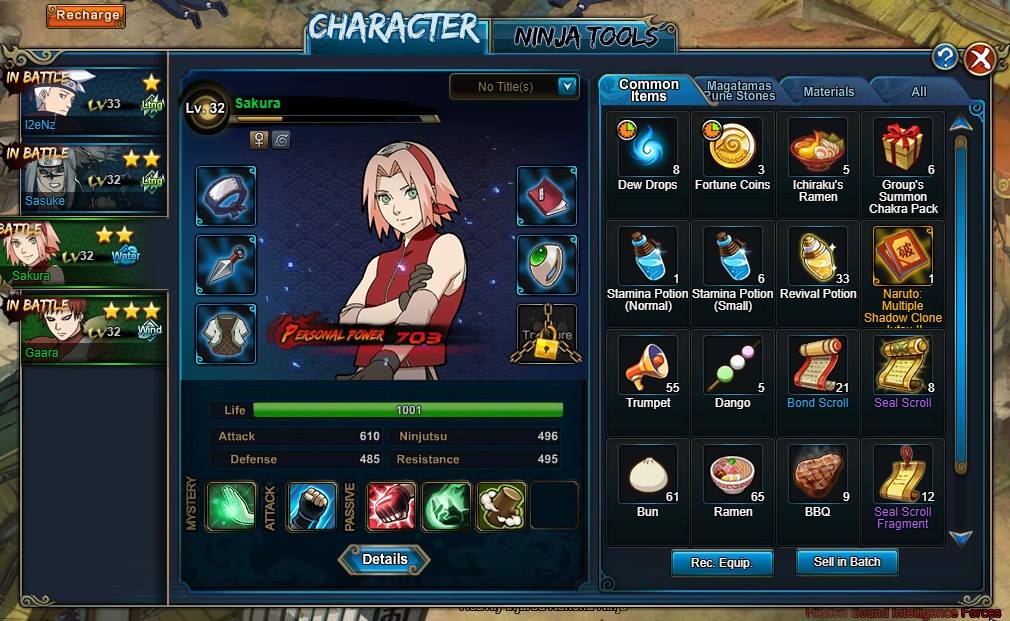This screenshot has width=1010, height=621.
Task: Switch to the Materials tab
Action: [x=829, y=92]
